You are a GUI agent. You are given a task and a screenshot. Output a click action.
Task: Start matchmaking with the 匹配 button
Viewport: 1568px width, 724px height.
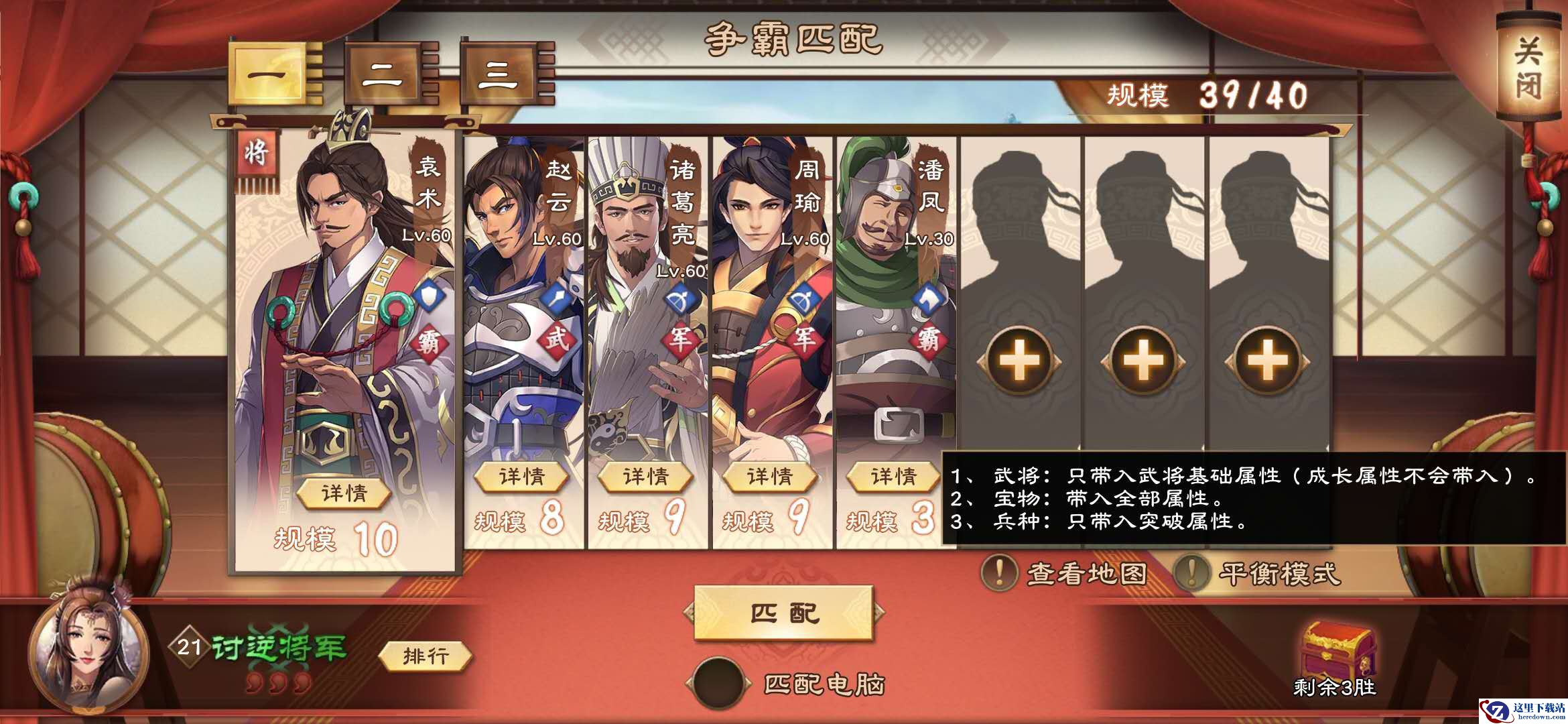click(x=784, y=613)
